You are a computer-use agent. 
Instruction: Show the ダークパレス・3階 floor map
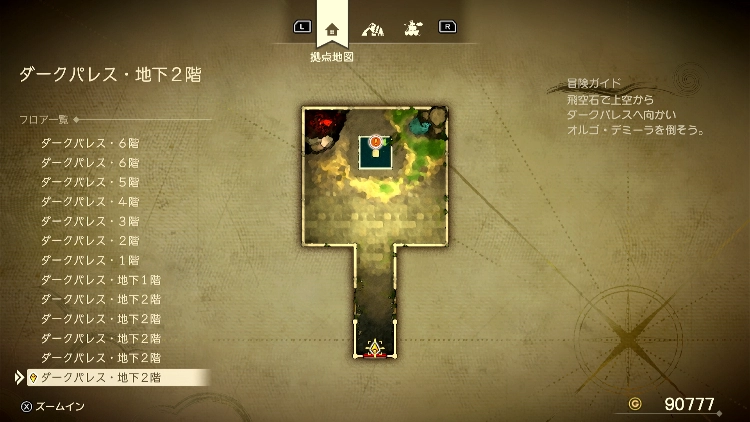coord(90,221)
